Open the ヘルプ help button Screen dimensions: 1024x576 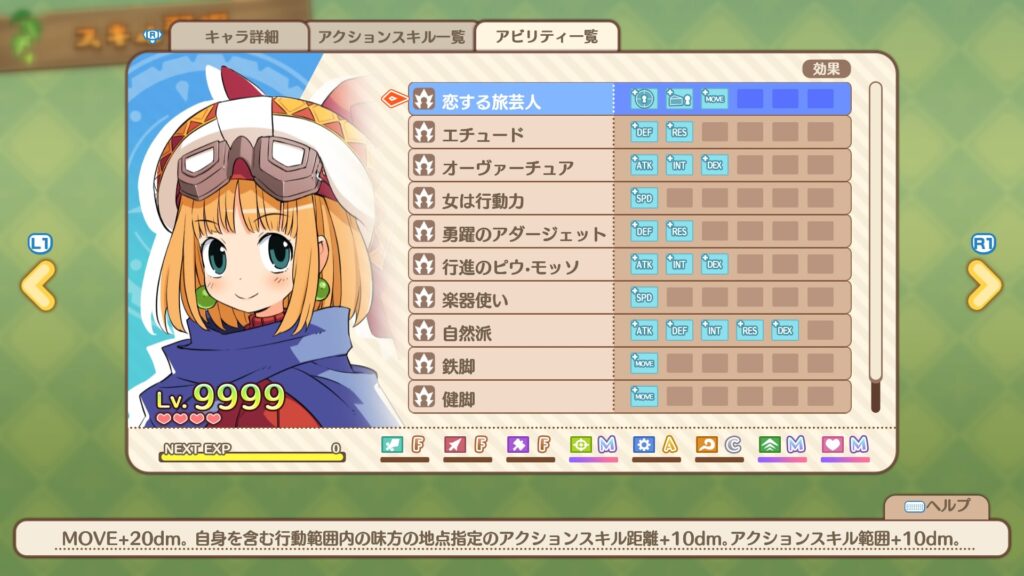point(936,506)
